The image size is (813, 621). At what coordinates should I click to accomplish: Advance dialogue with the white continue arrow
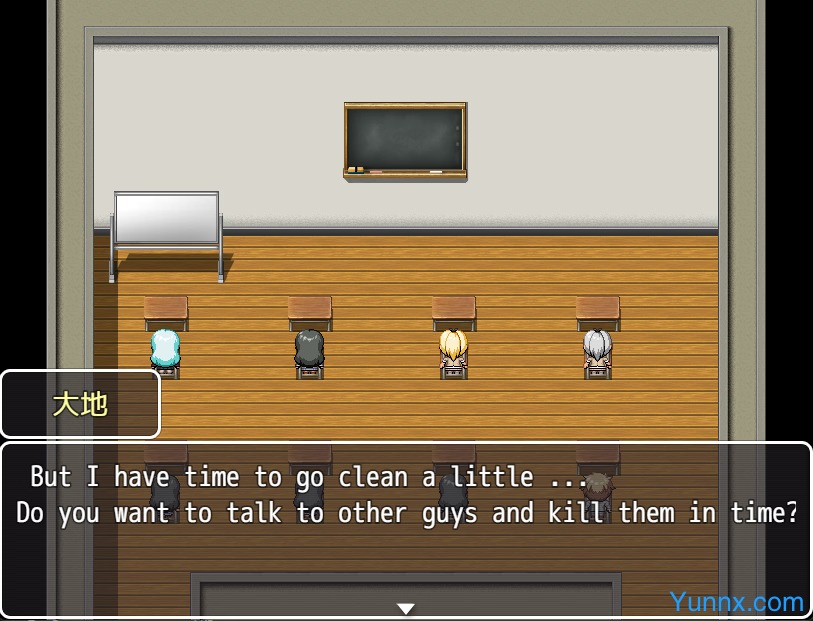coord(405,608)
